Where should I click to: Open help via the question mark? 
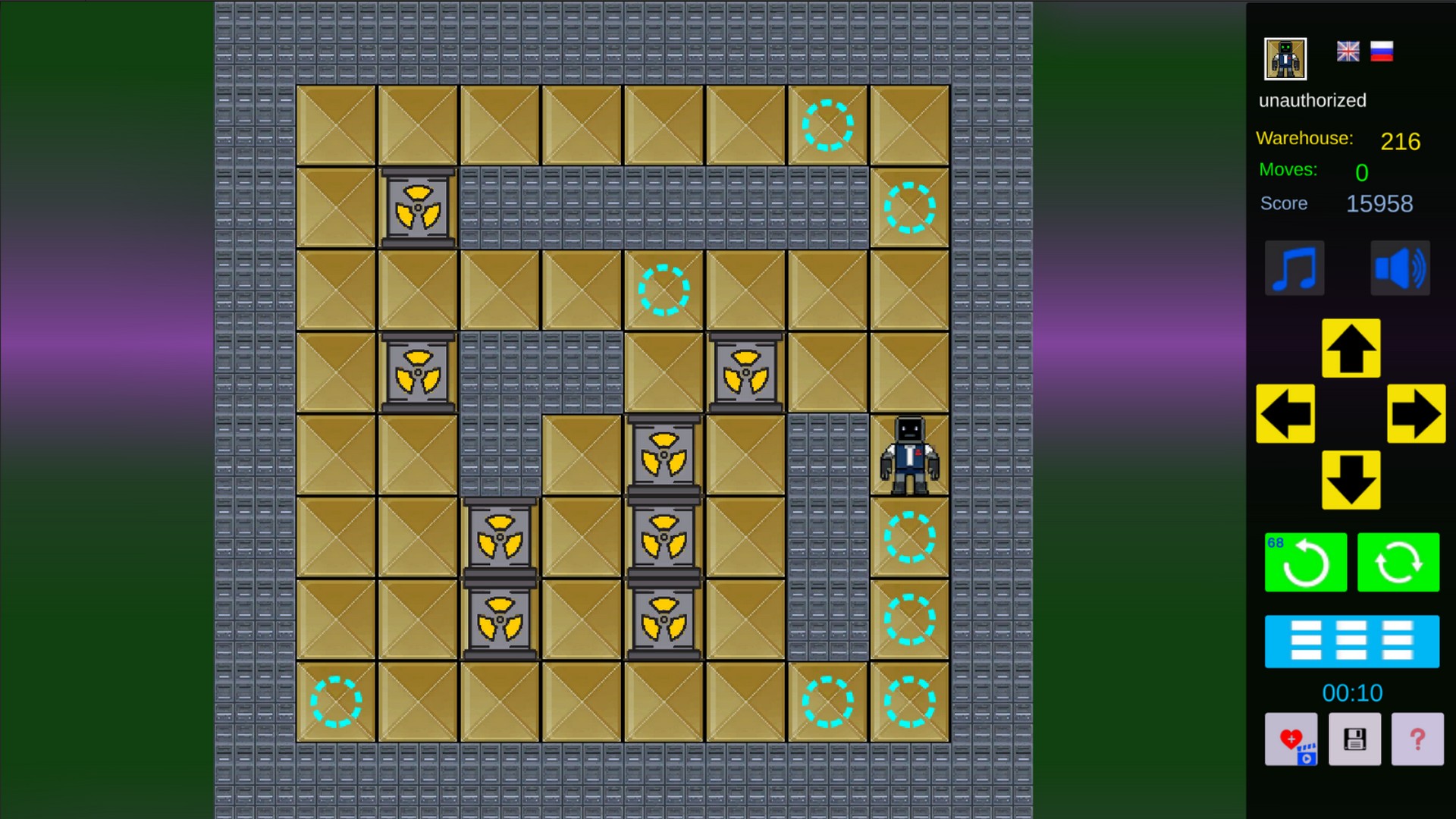click(1417, 739)
